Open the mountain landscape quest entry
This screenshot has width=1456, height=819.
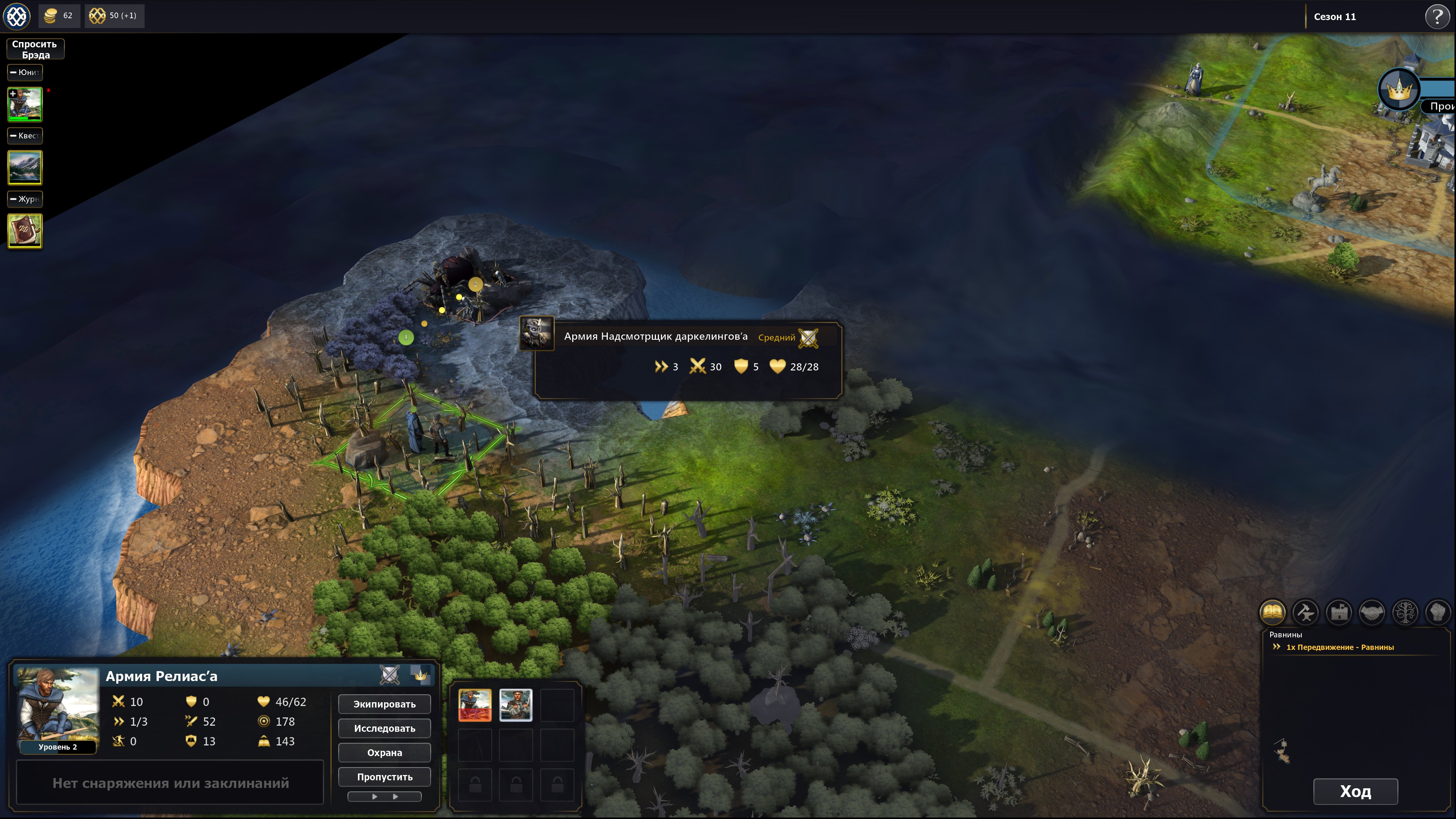click(25, 167)
